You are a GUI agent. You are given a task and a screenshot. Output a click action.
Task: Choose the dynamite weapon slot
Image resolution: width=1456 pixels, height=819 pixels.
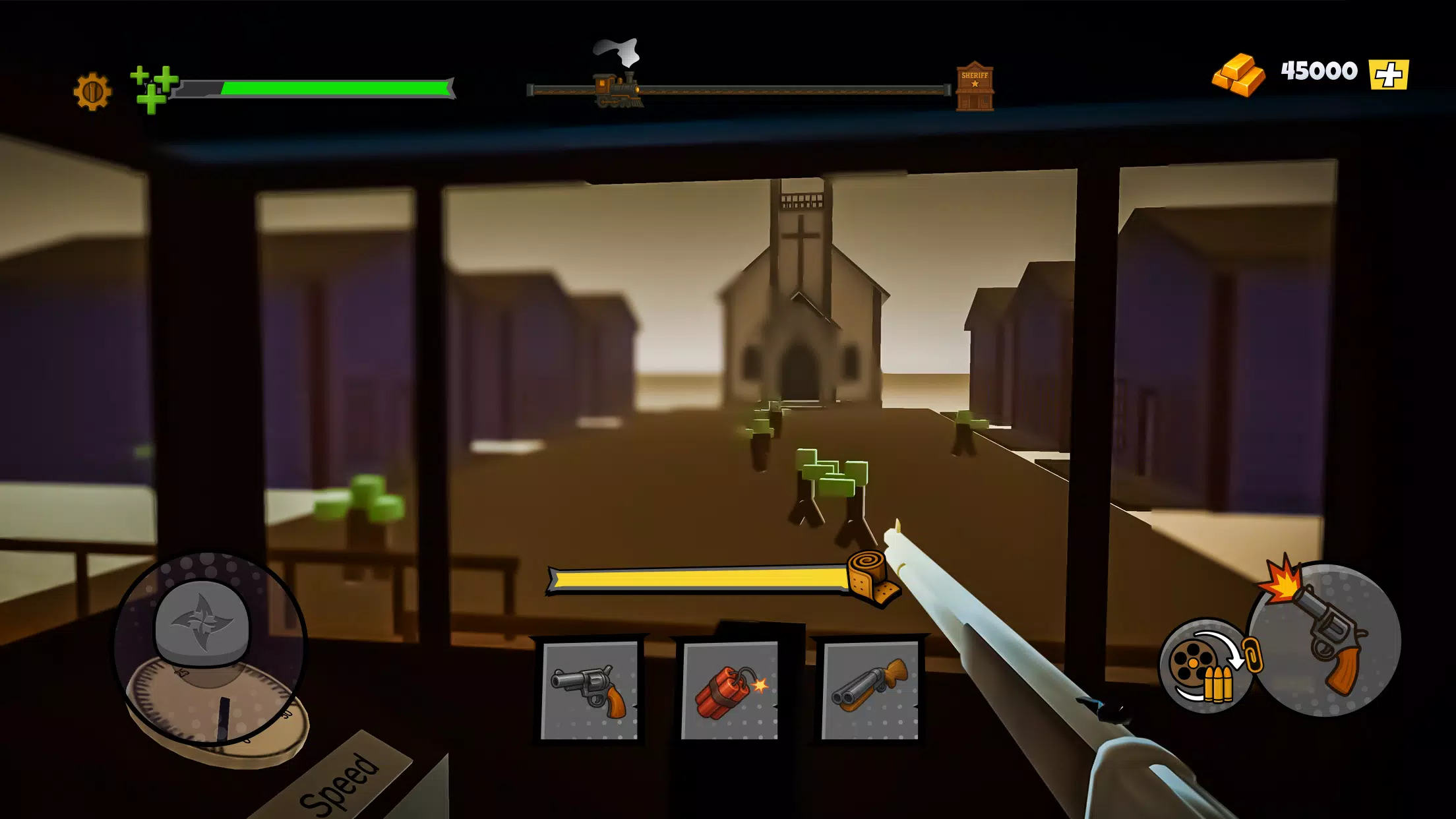point(729,690)
